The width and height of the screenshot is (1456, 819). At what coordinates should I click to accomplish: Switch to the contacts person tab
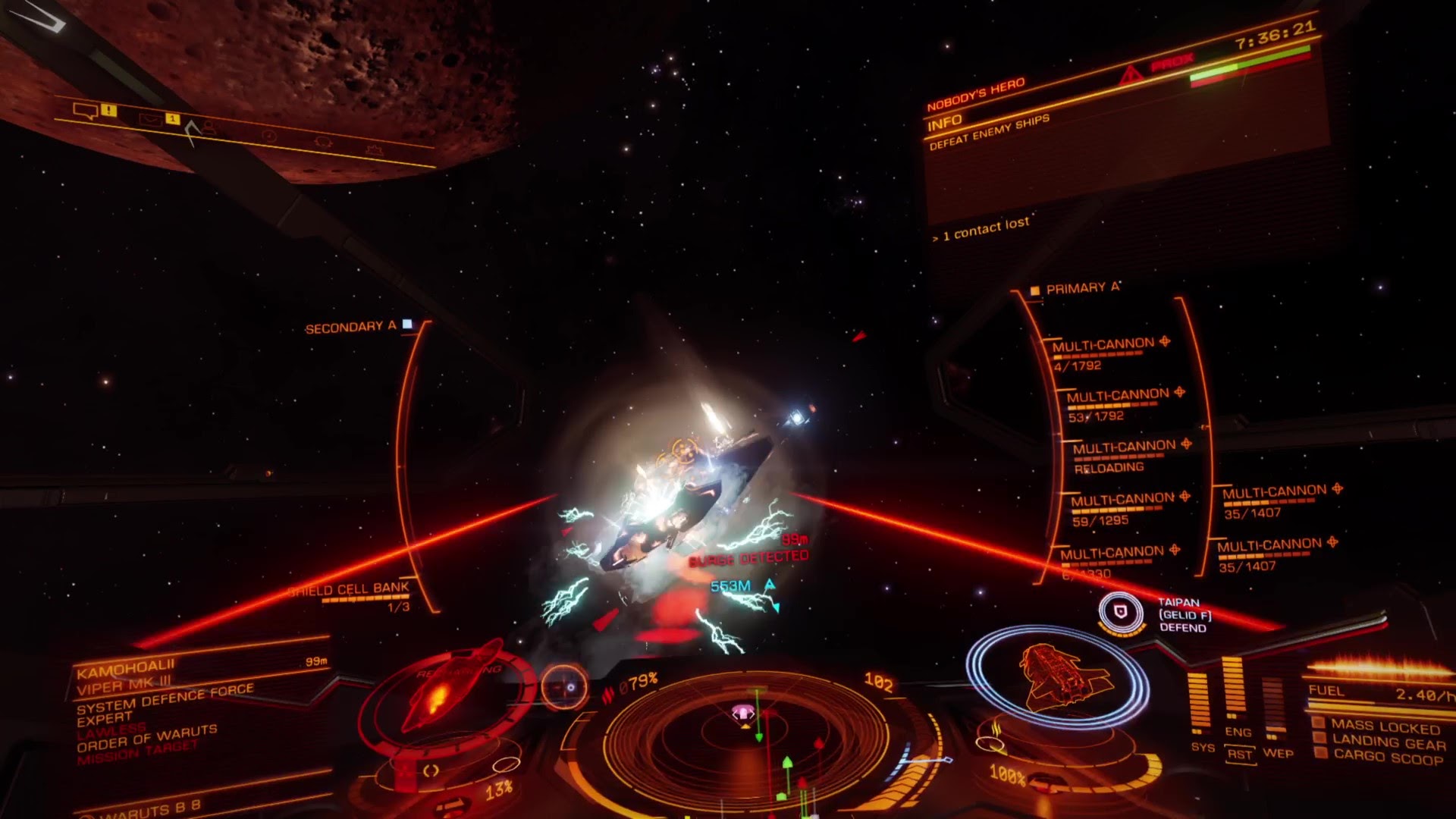pyautogui.click(x=208, y=127)
